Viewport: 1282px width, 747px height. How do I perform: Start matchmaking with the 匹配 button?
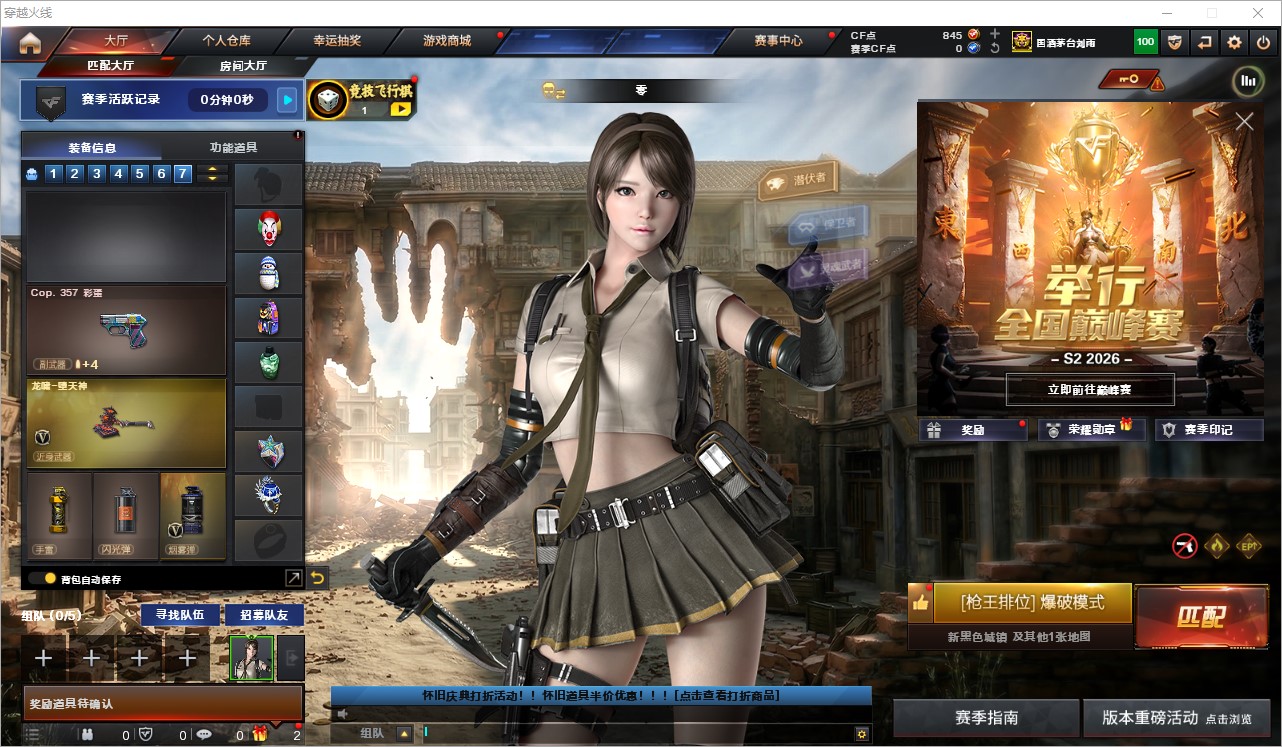pos(1200,615)
